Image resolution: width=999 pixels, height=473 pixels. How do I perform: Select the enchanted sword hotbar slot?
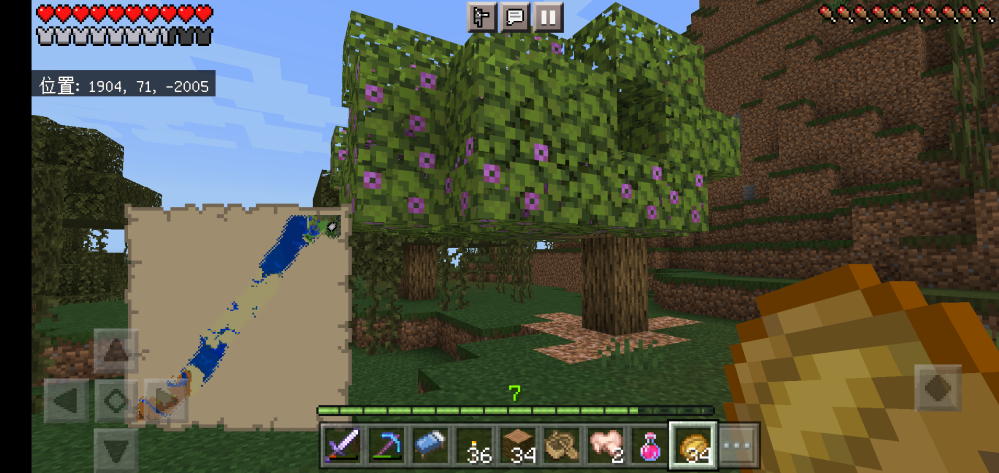pyautogui.click(x=341, y=444)
